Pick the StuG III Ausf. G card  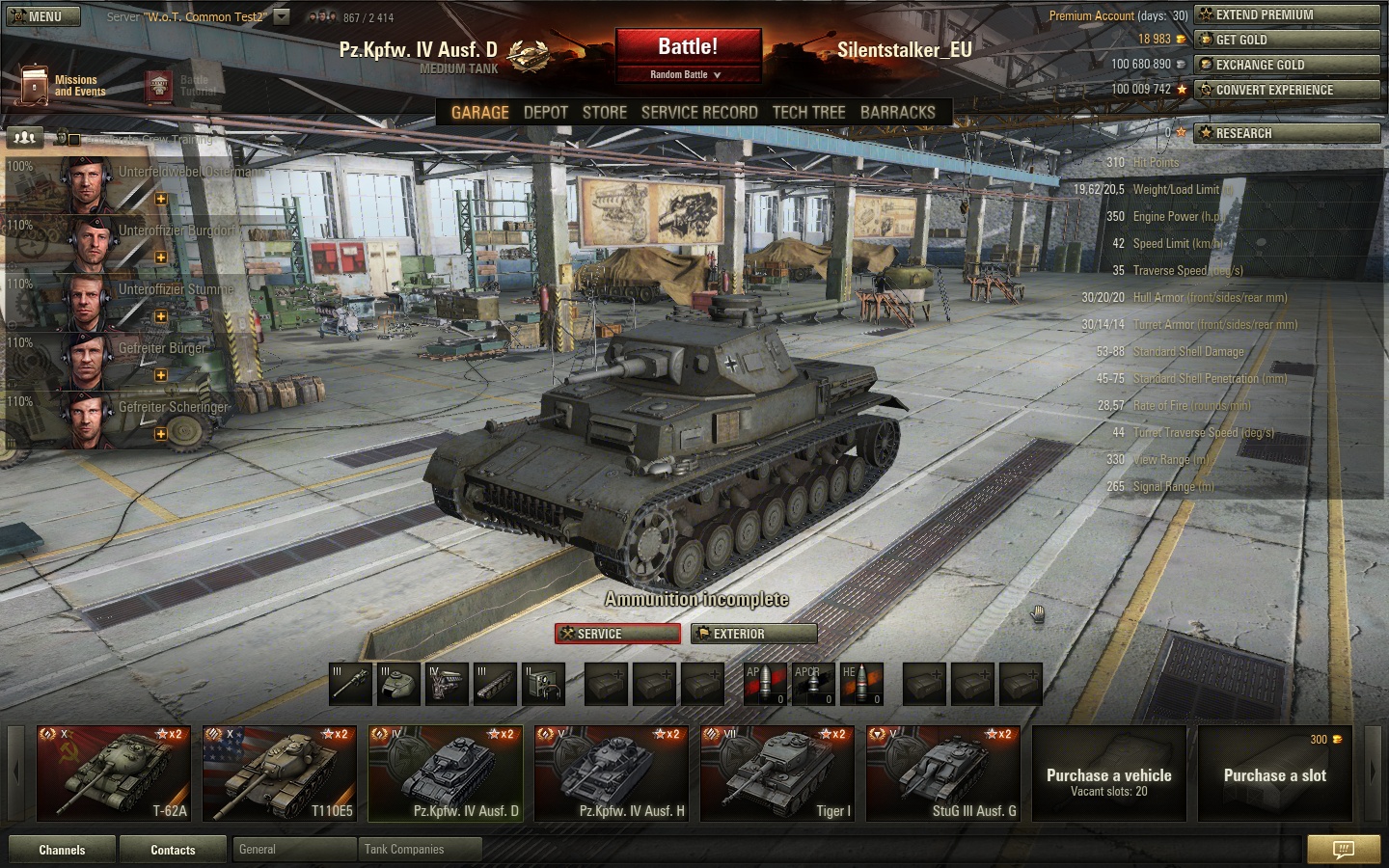[x=943, y=773]
